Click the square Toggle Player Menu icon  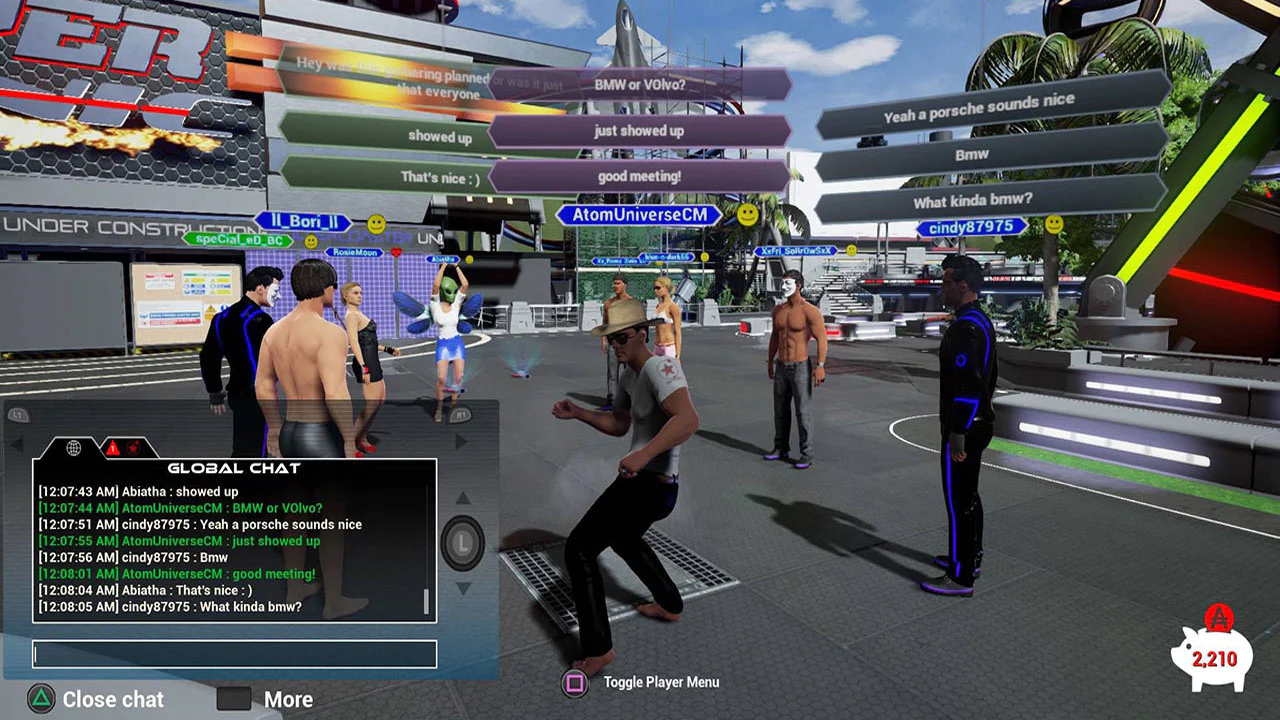pos(575,682)
